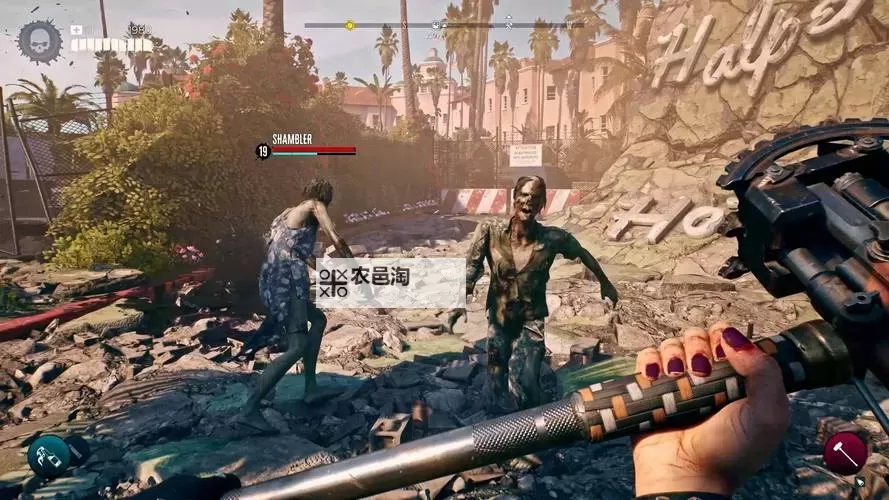
Task: Click the equipped hammer weapon icon
Action: pos(844,452)
